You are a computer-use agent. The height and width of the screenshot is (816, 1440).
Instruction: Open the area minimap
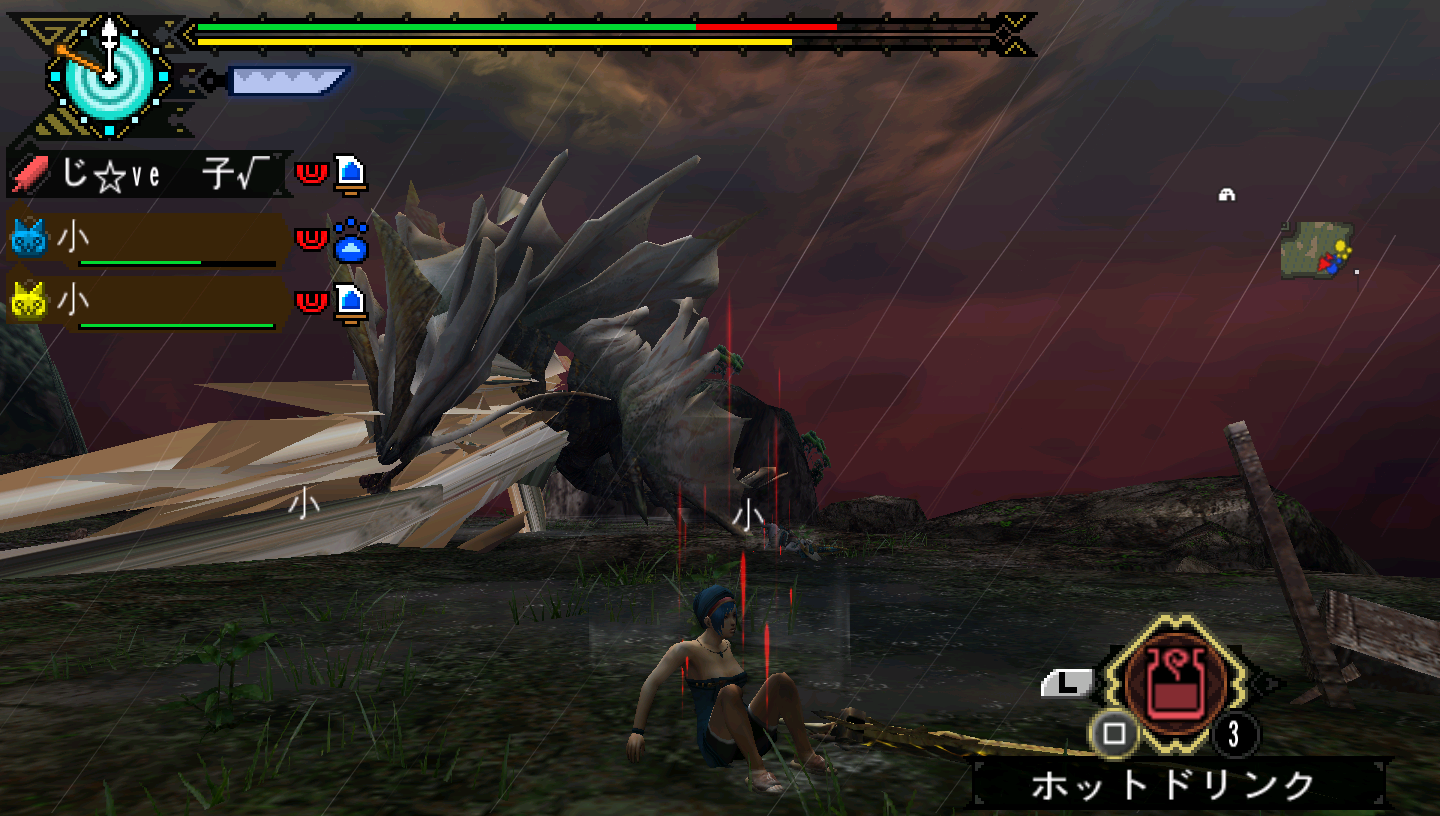click(x=1318, y=250)
